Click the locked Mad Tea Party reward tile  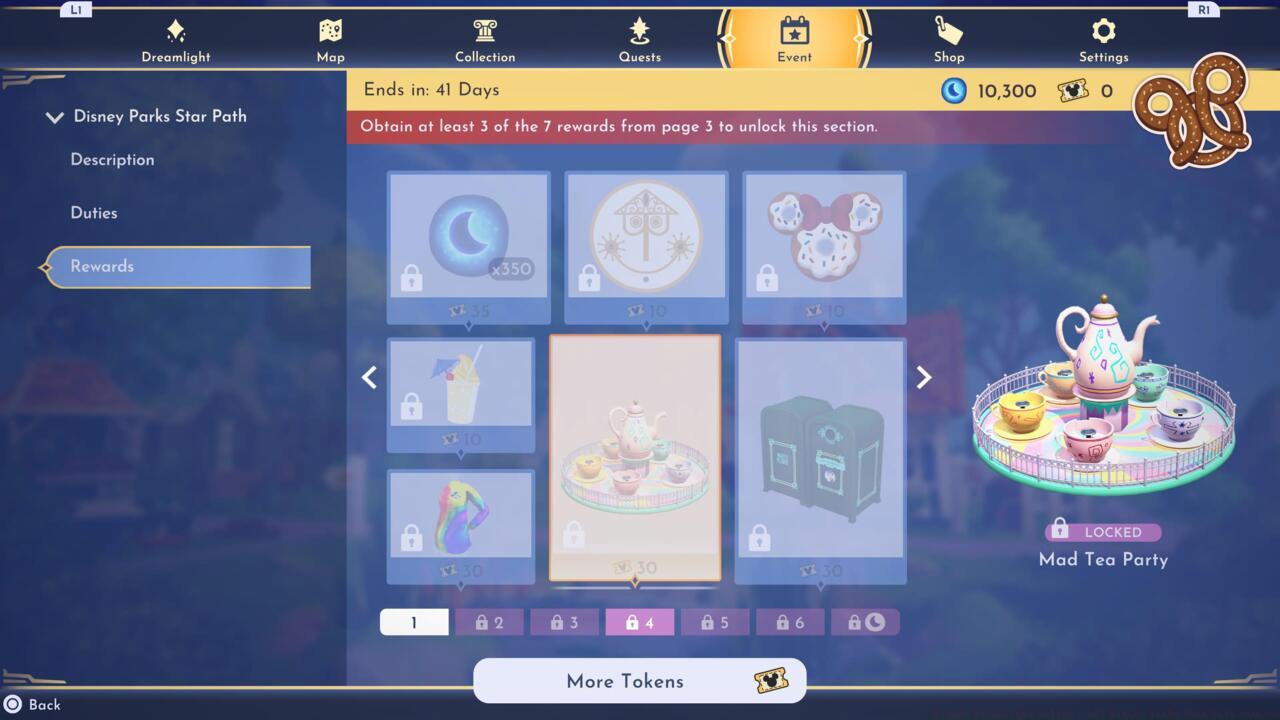(x=637, y=458)
